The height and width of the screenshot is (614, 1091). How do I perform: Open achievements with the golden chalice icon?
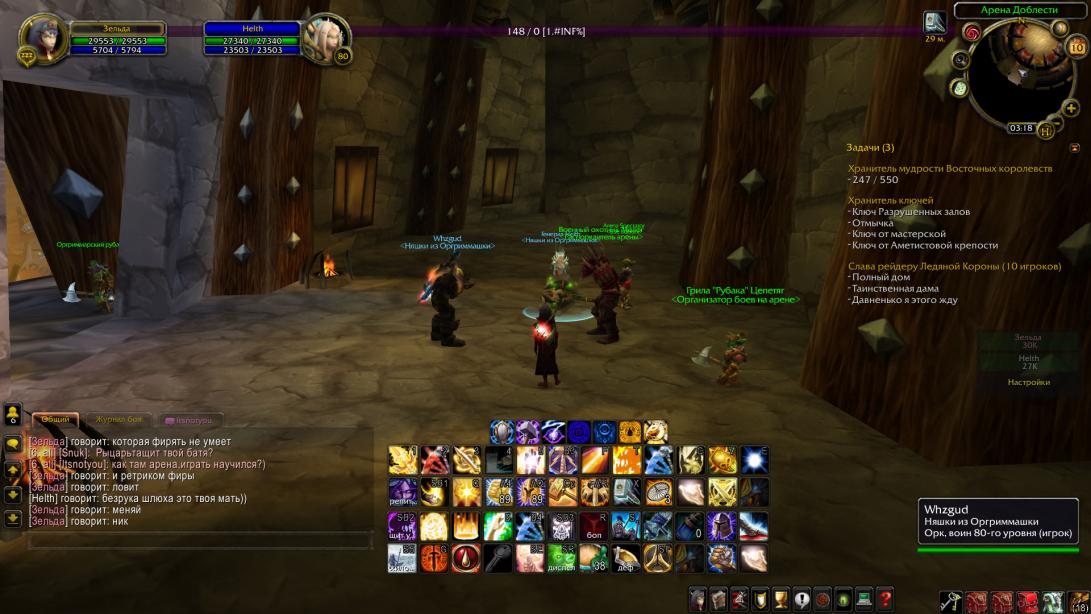tap(780, 599)
